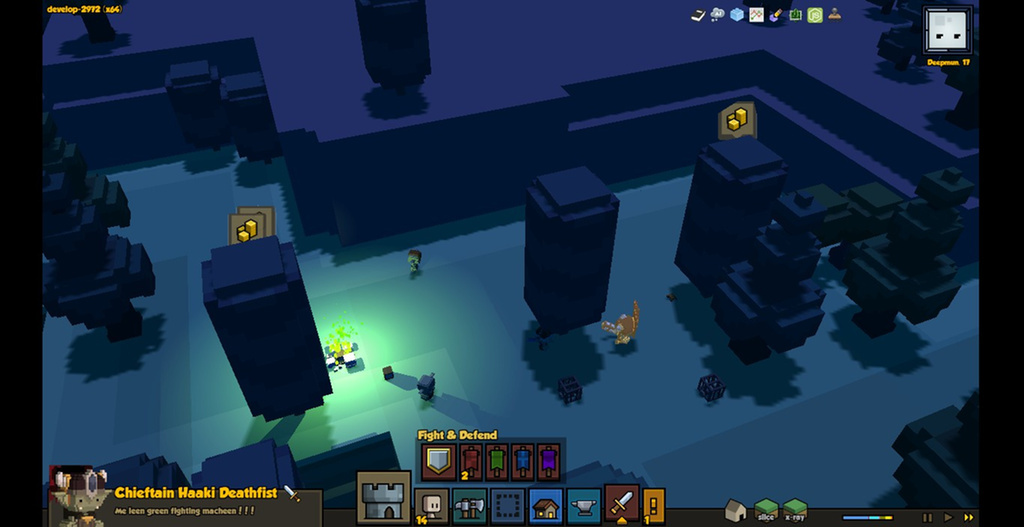Set game speed to normal play
This screenshot has height=527, width=1024.
coord(947,517)
